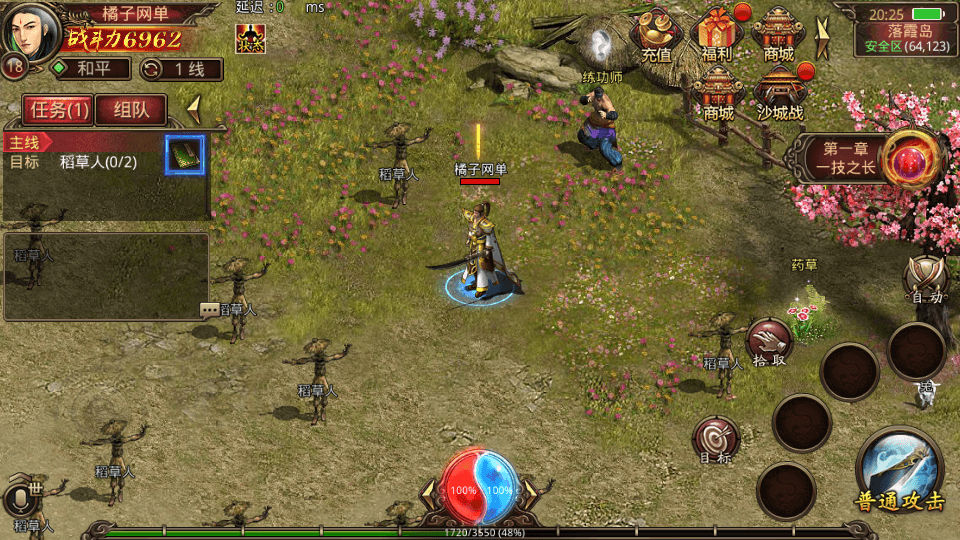Select the green book quest item icon
The image size is (960, 540).
185,154
